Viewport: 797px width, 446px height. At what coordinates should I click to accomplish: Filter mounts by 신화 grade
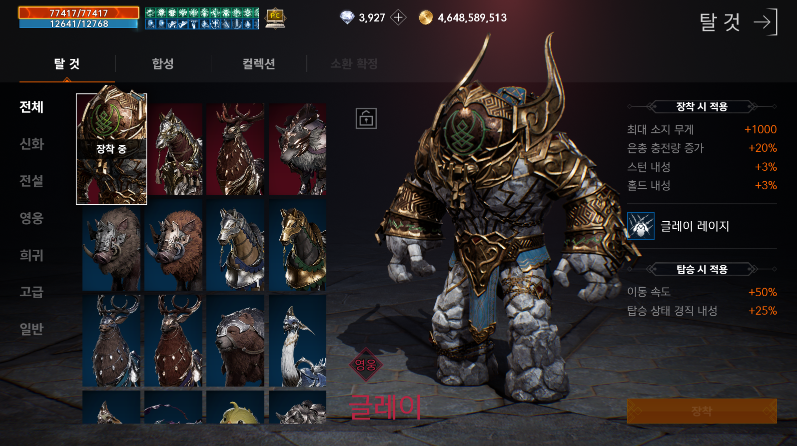click(x=32, y=144)
